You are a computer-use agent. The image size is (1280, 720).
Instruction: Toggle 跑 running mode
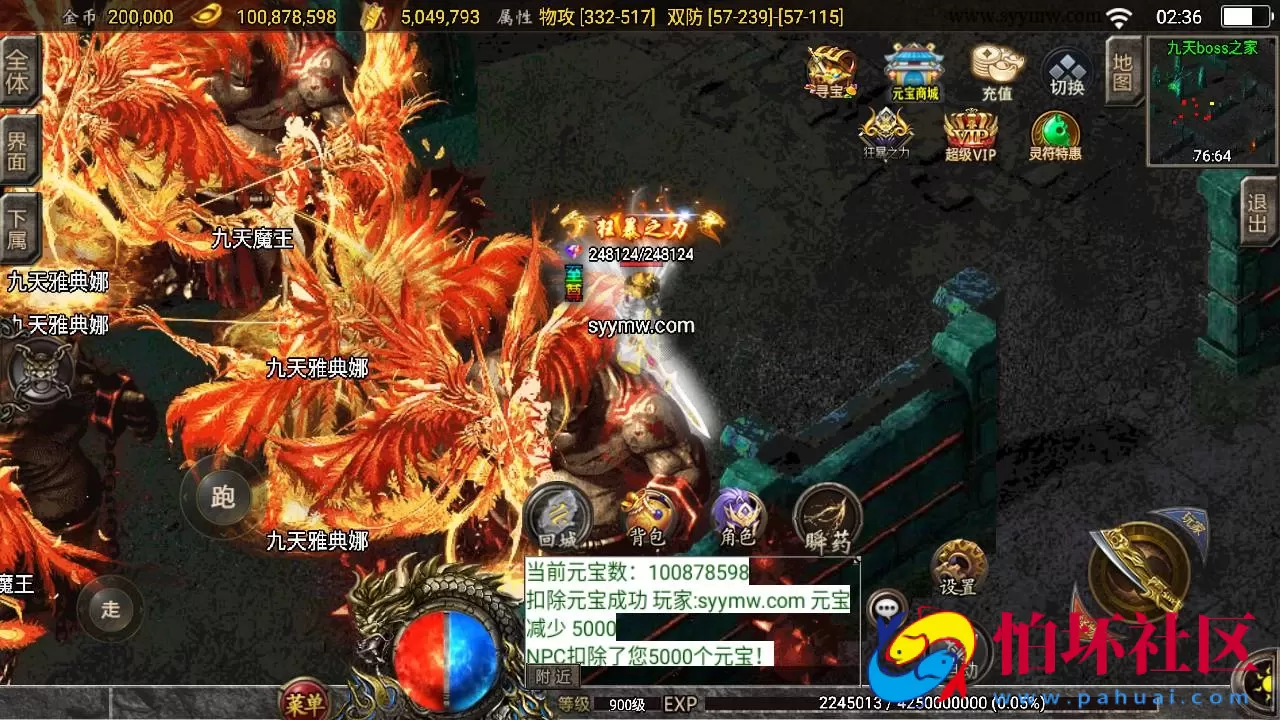[x=222, y=497]
